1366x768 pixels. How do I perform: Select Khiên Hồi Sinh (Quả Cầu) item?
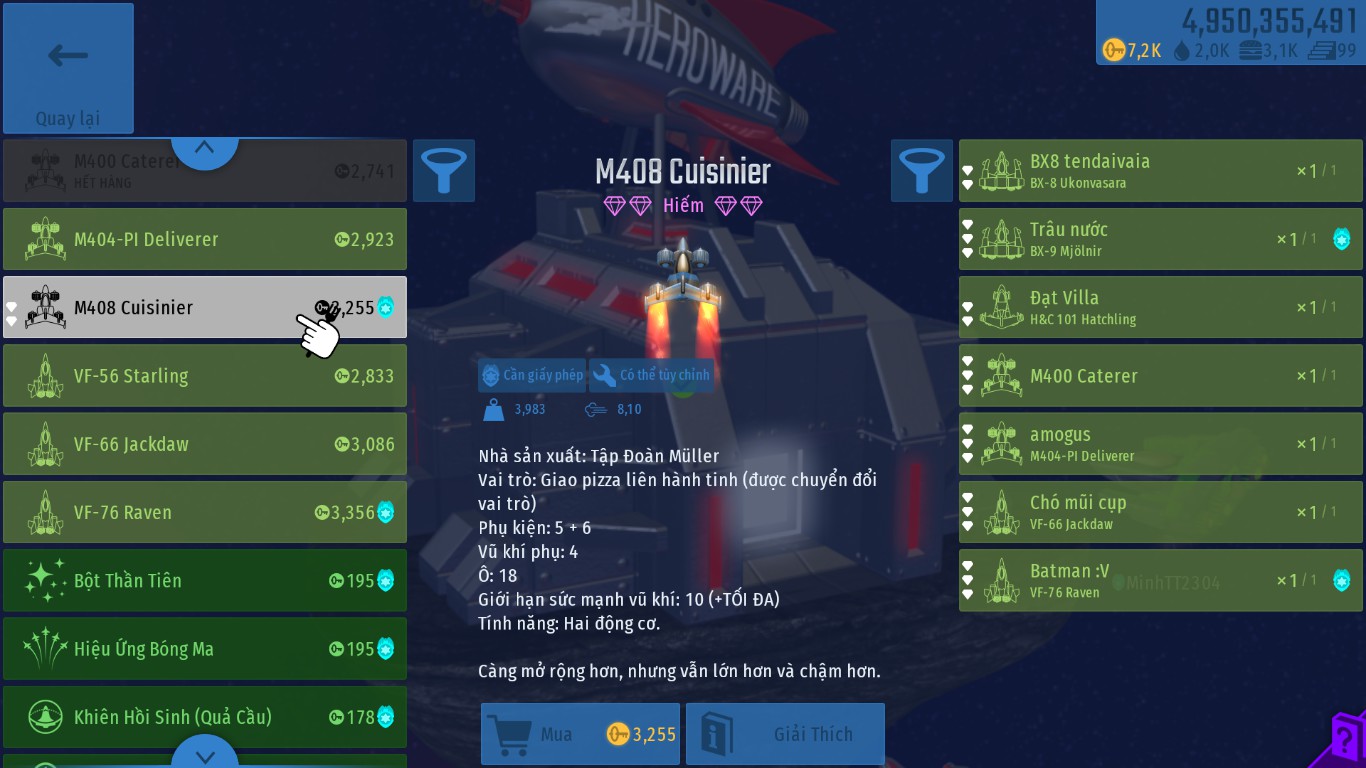point(205,717)
